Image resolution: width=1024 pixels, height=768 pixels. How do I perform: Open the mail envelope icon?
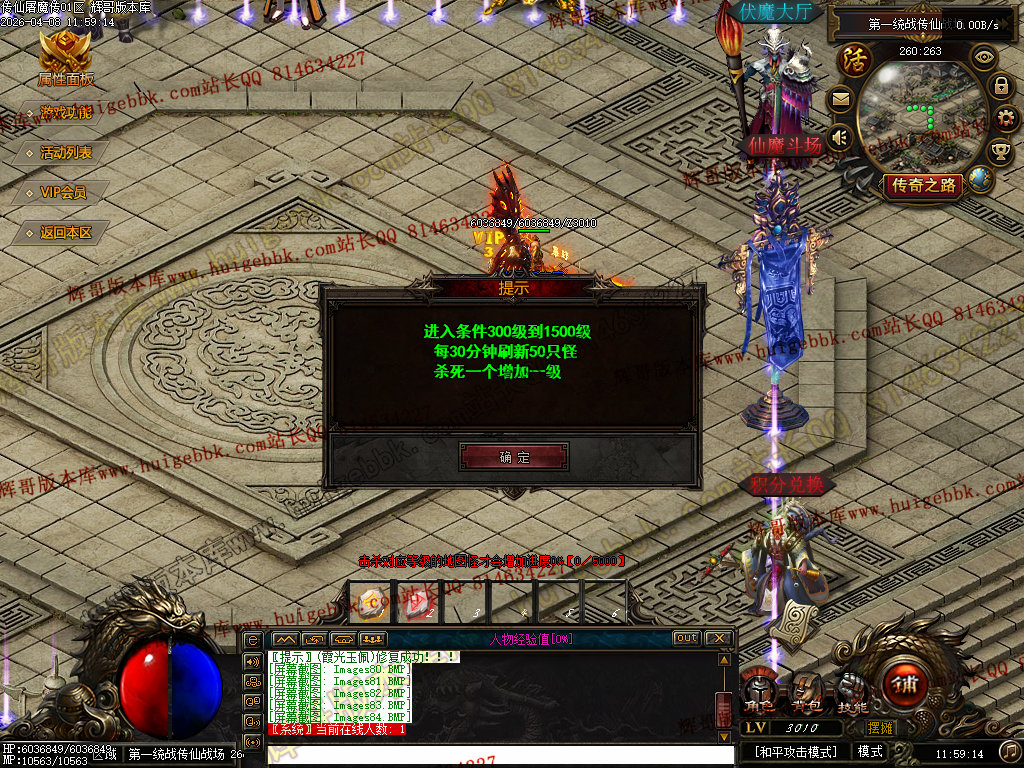point(840,99)
